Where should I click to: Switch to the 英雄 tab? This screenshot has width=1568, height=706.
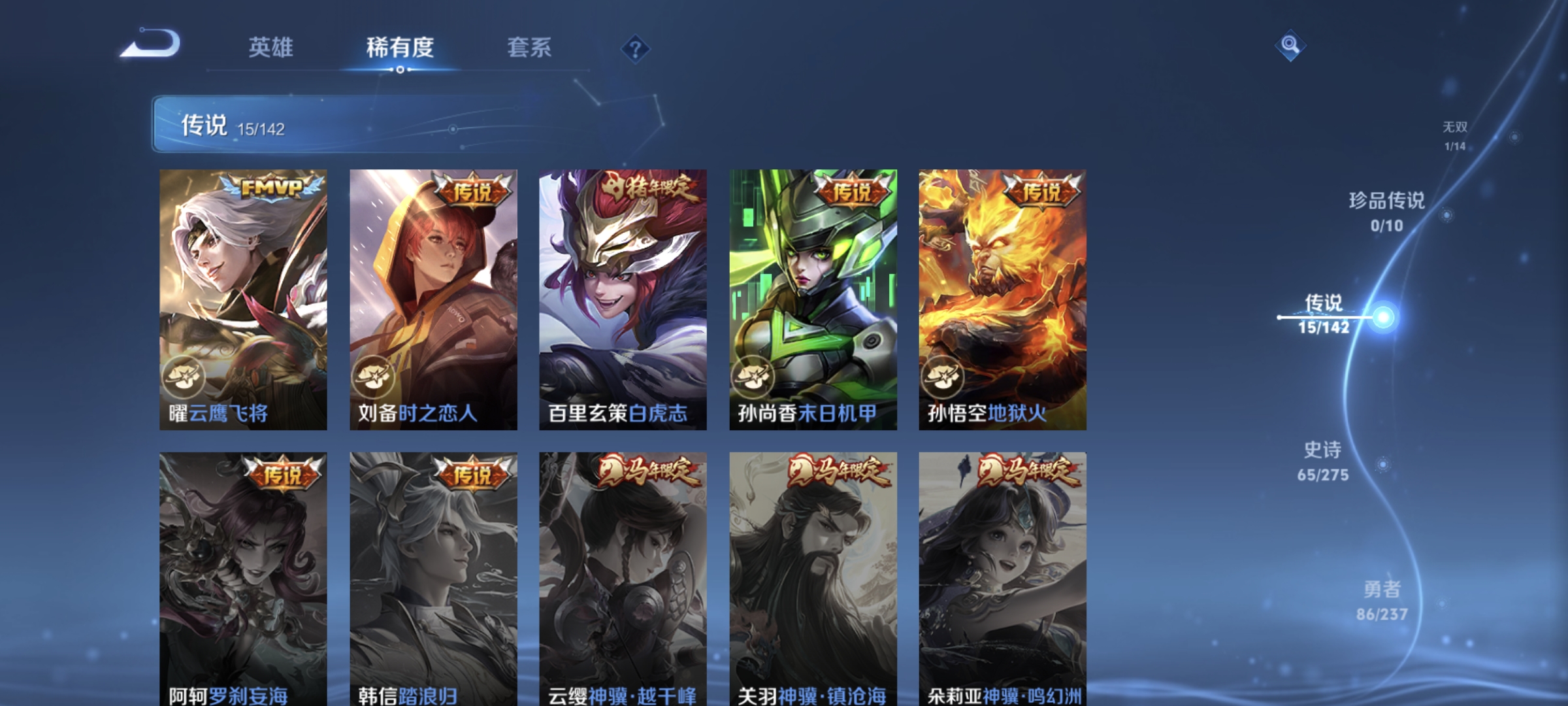272,47
